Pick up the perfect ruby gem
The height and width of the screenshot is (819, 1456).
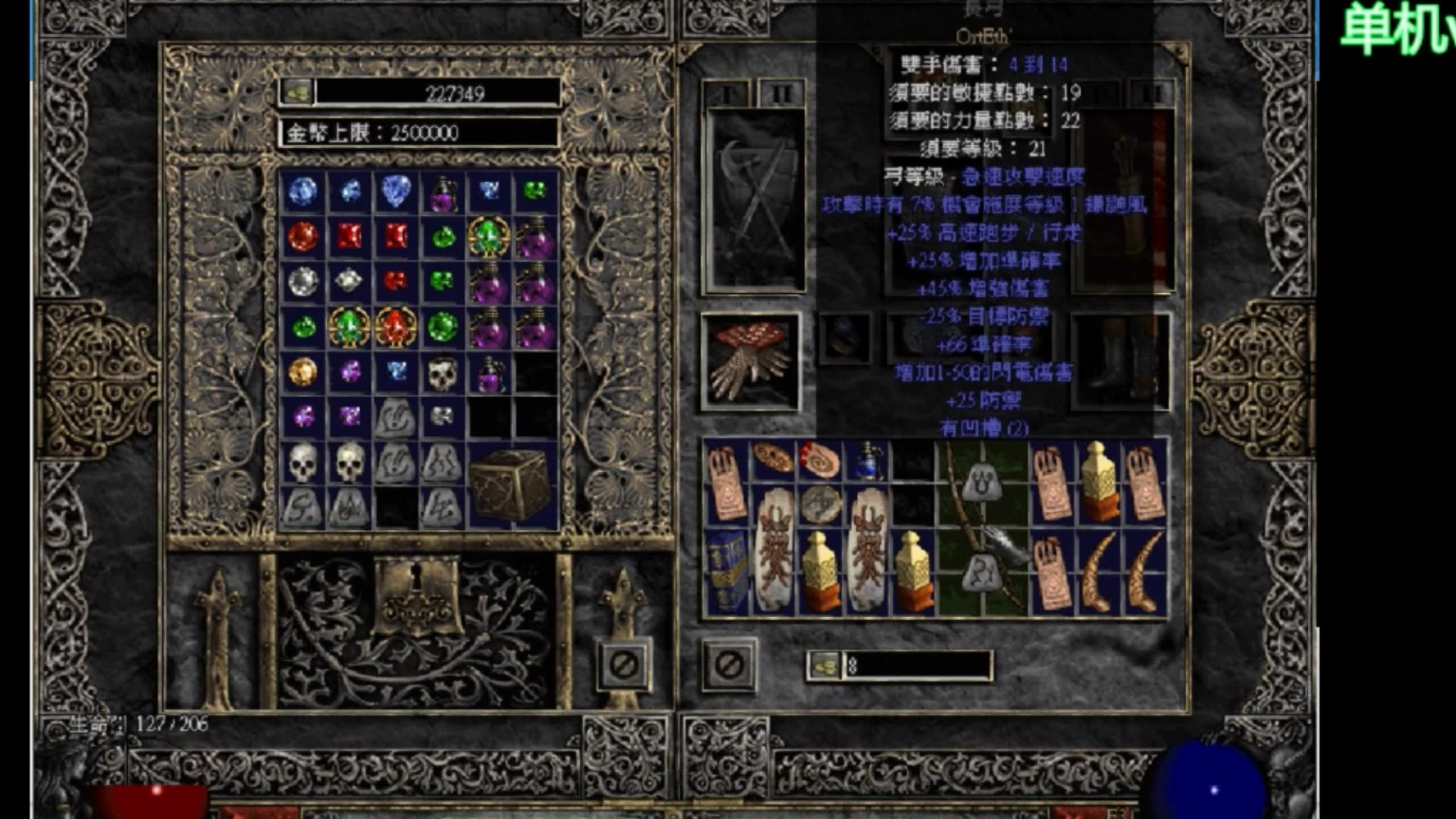[x=303, y=237]
